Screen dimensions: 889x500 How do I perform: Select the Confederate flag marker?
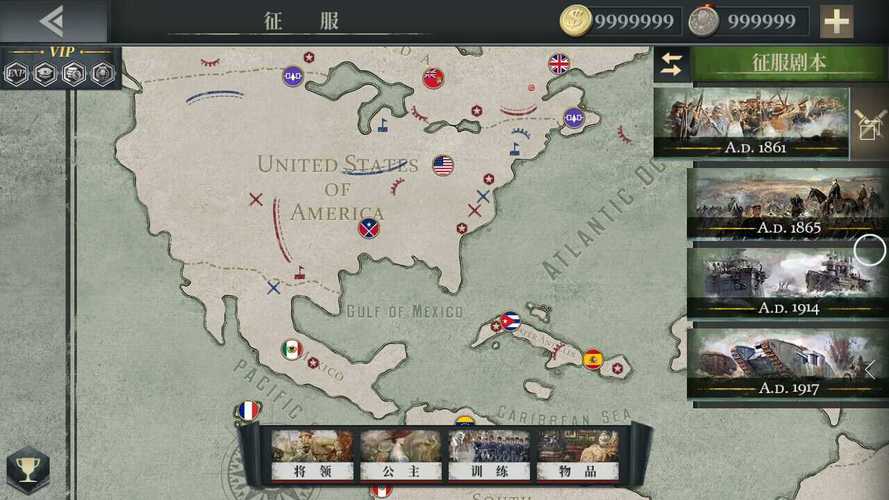point(369,228)
